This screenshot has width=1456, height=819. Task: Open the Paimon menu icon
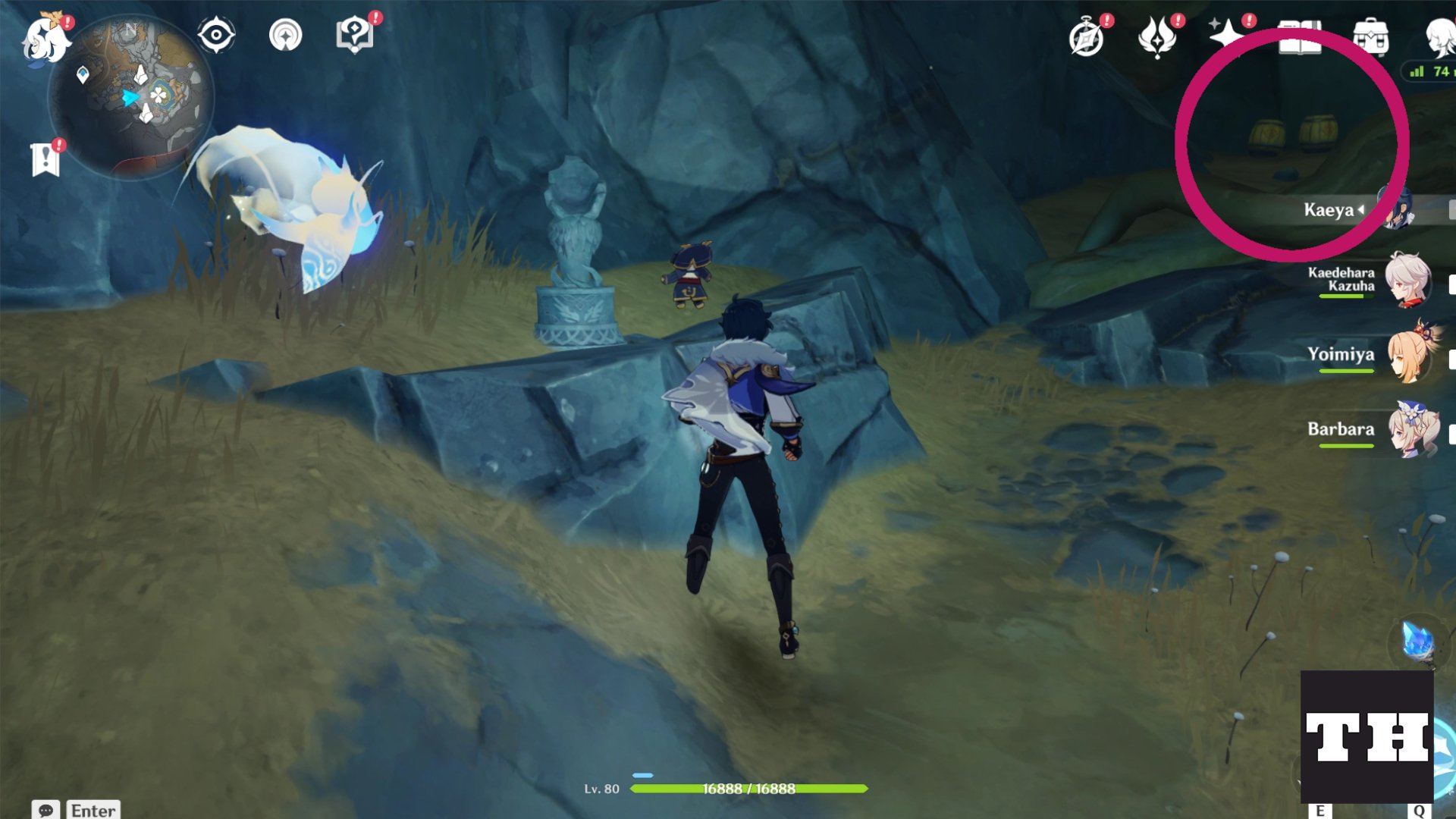[45, 39]
